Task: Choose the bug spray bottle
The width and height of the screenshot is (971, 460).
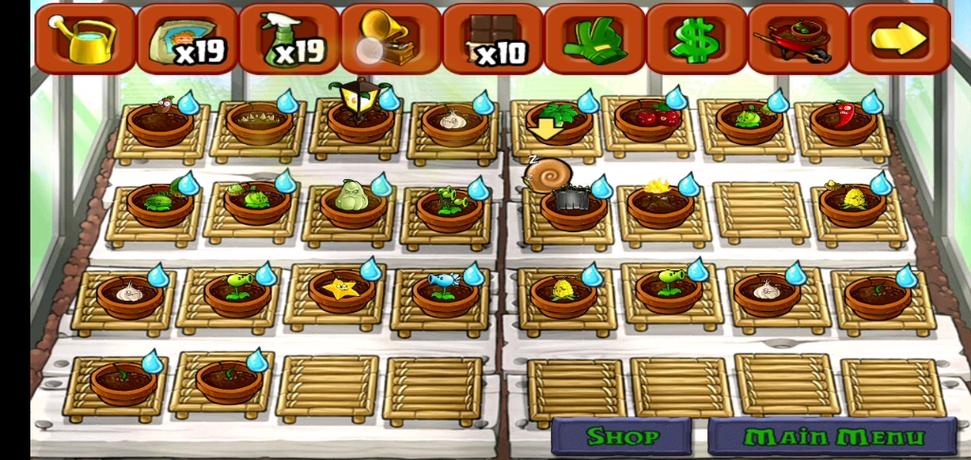Action: pyautogui.click(x=288, y=39)
